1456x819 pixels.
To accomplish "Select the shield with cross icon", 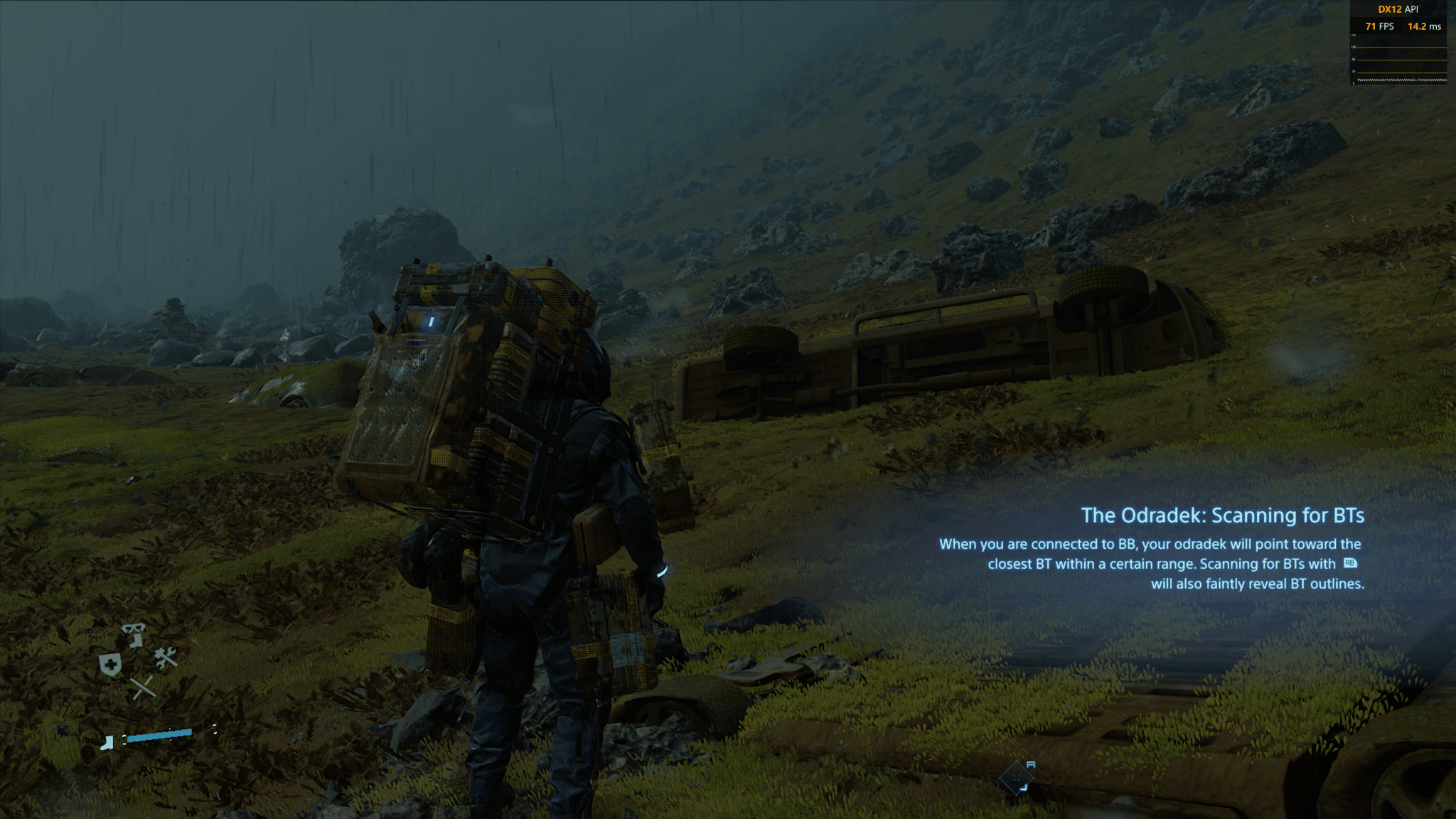I will pos(110,665).
